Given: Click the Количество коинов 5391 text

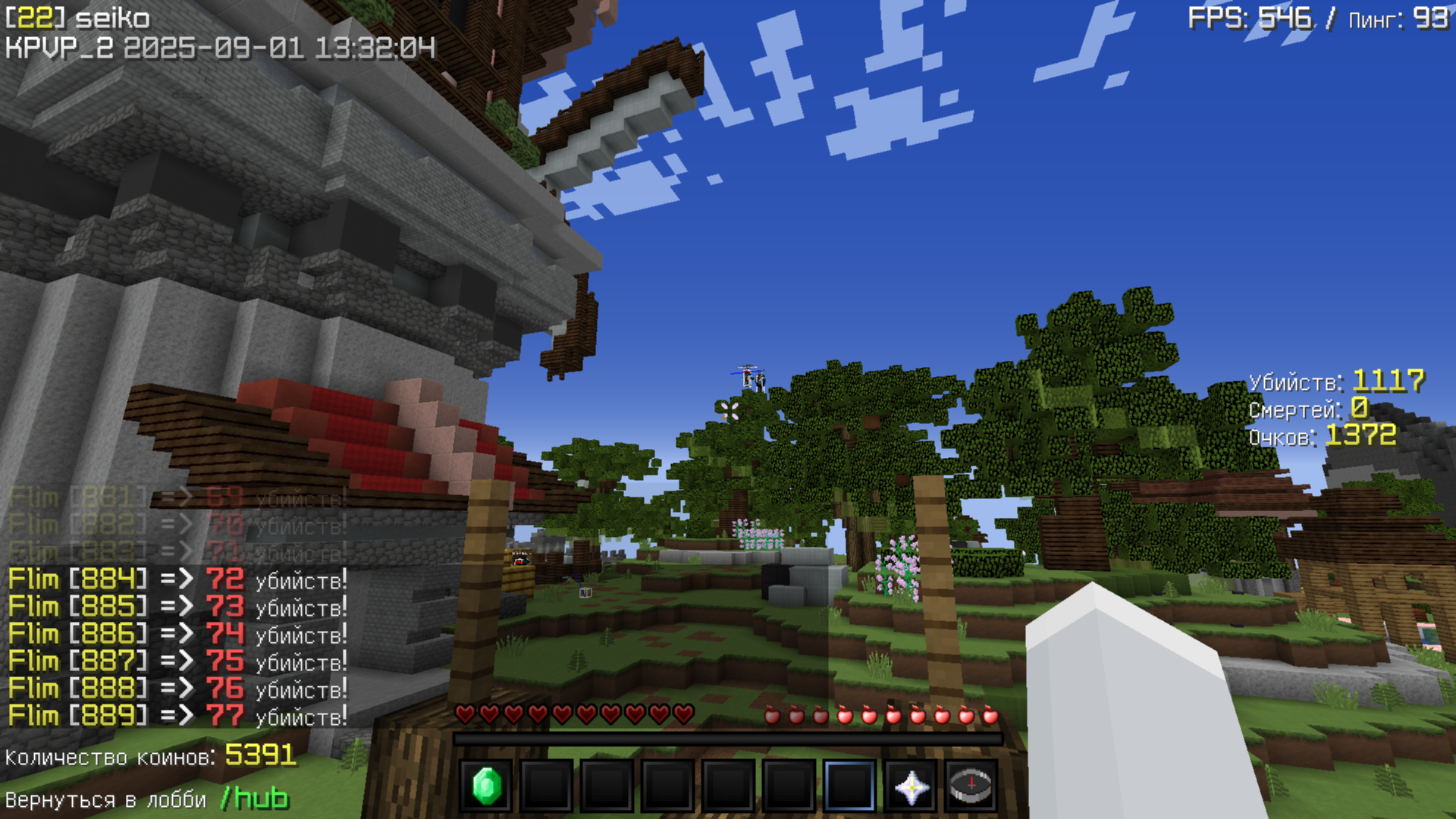Looking at the screenshot, I should [152, 755].
